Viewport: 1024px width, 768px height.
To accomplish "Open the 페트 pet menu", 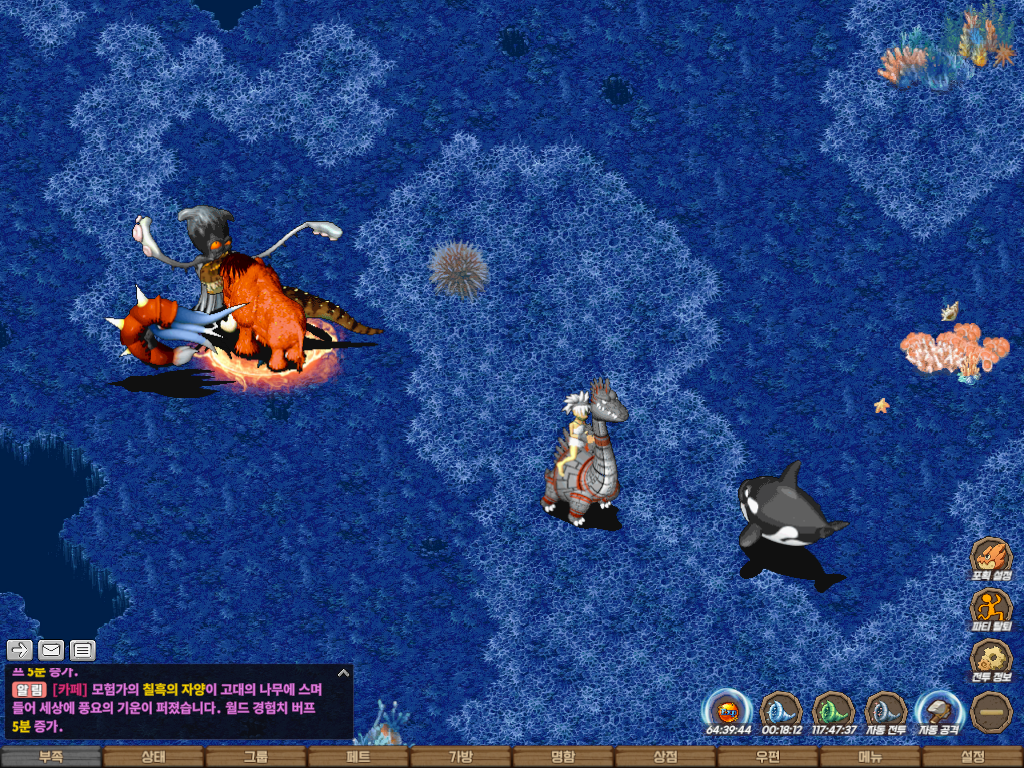I will pyautogui.click(x=358, y=757).
